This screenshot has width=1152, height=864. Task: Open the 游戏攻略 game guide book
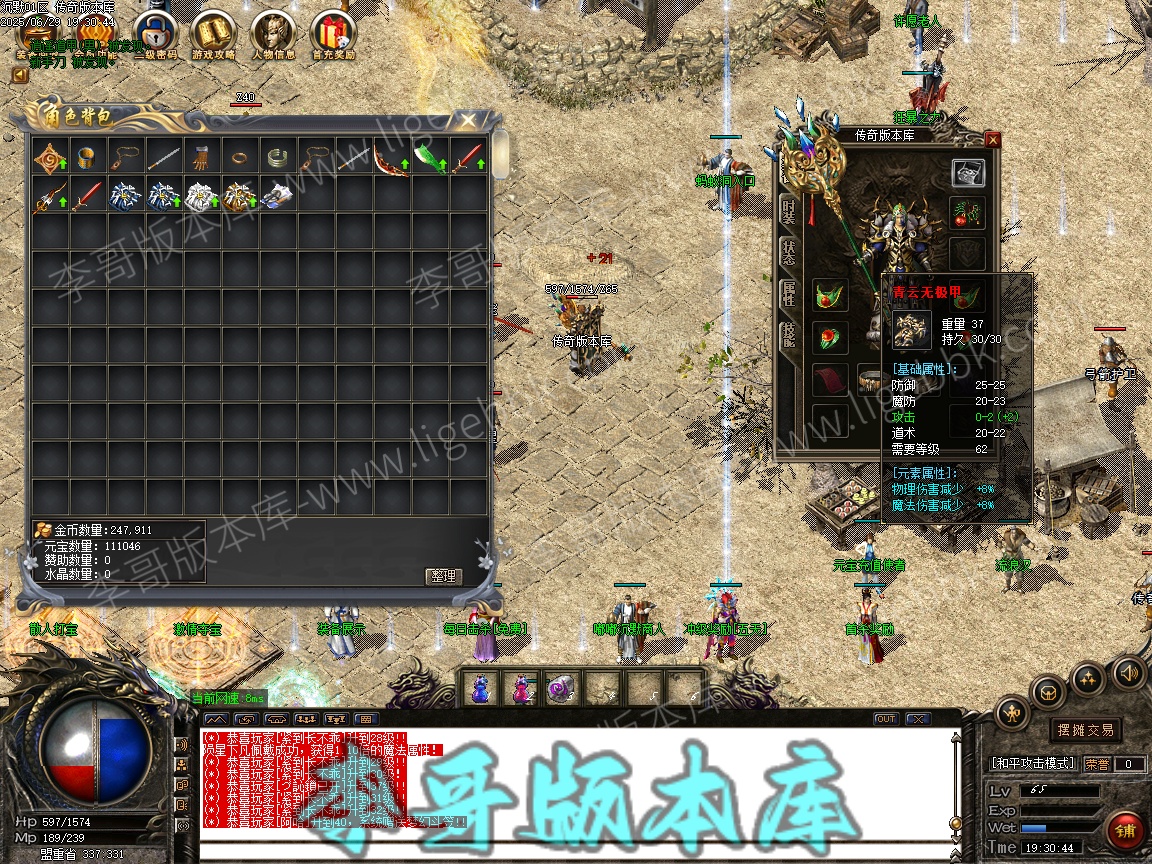[213, 35]
